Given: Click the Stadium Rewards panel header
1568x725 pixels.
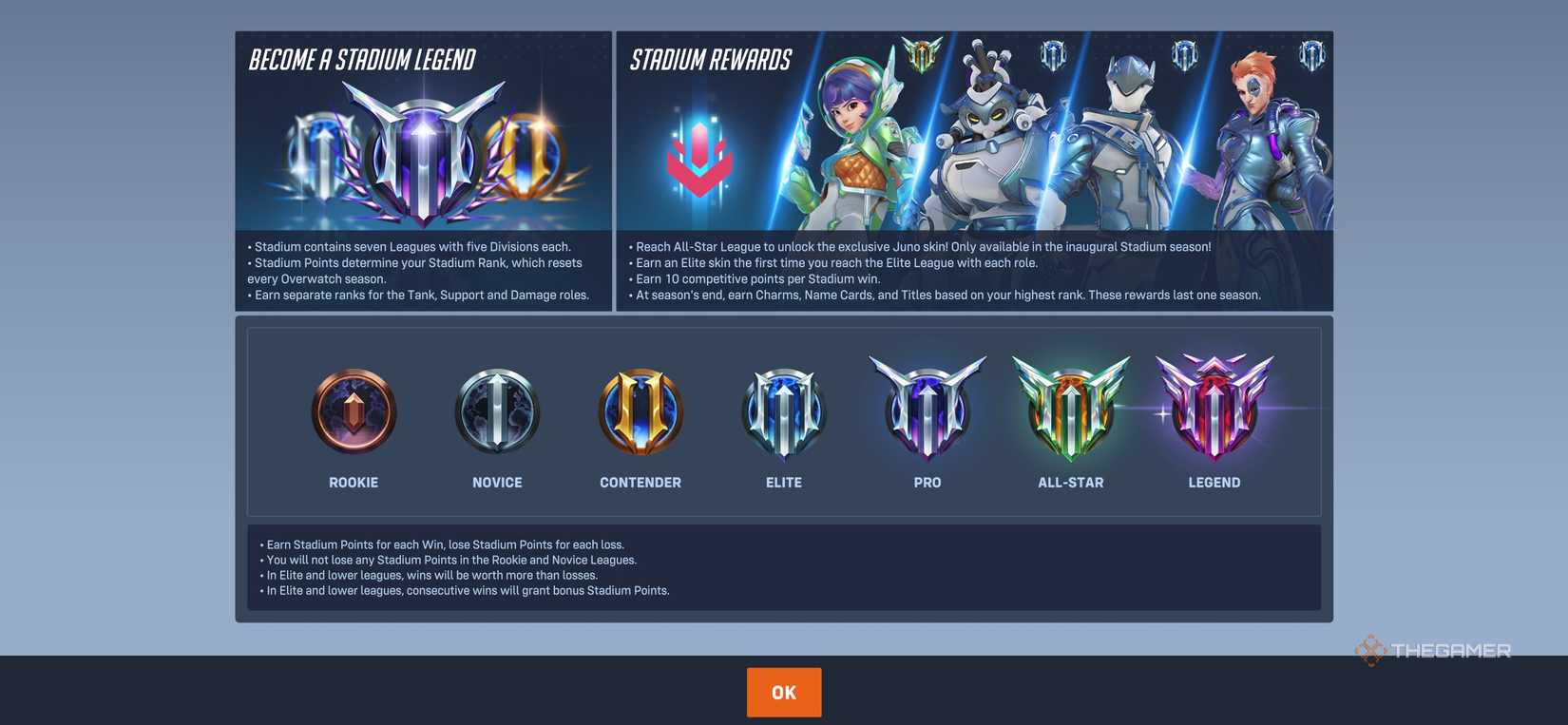Looking at the screenshot, I should pos(711,59).
